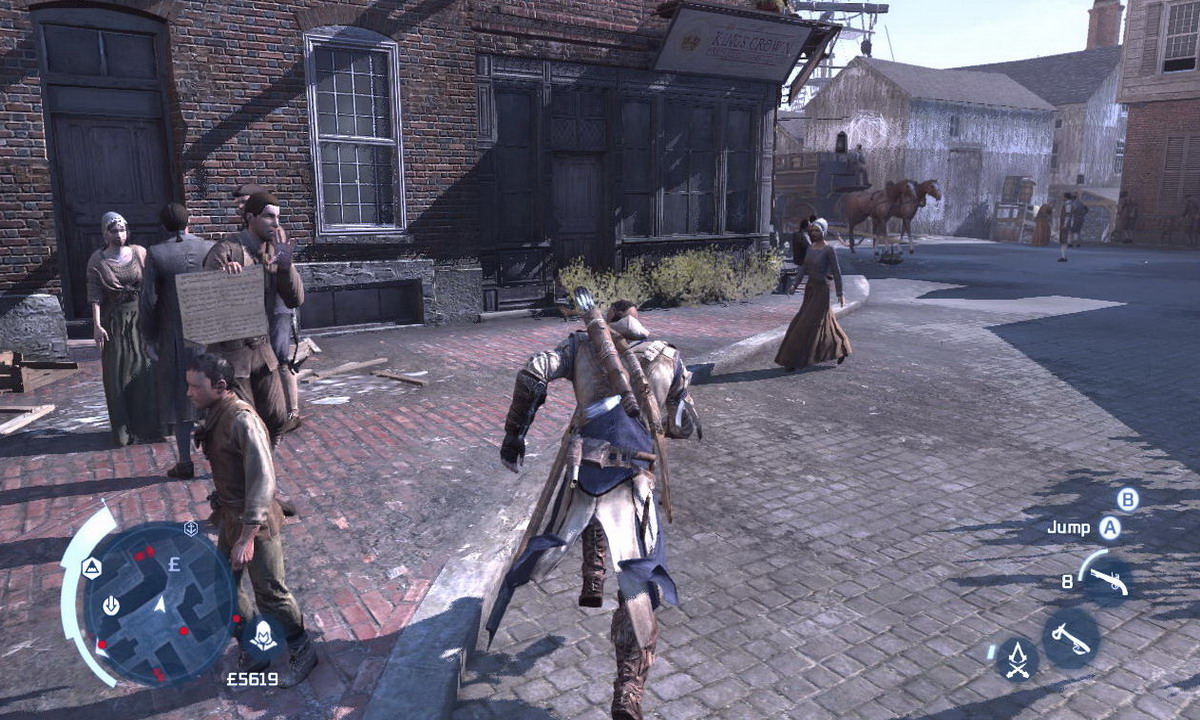Activate the assassin recruits crossed-swords icon

point(1017,660)
